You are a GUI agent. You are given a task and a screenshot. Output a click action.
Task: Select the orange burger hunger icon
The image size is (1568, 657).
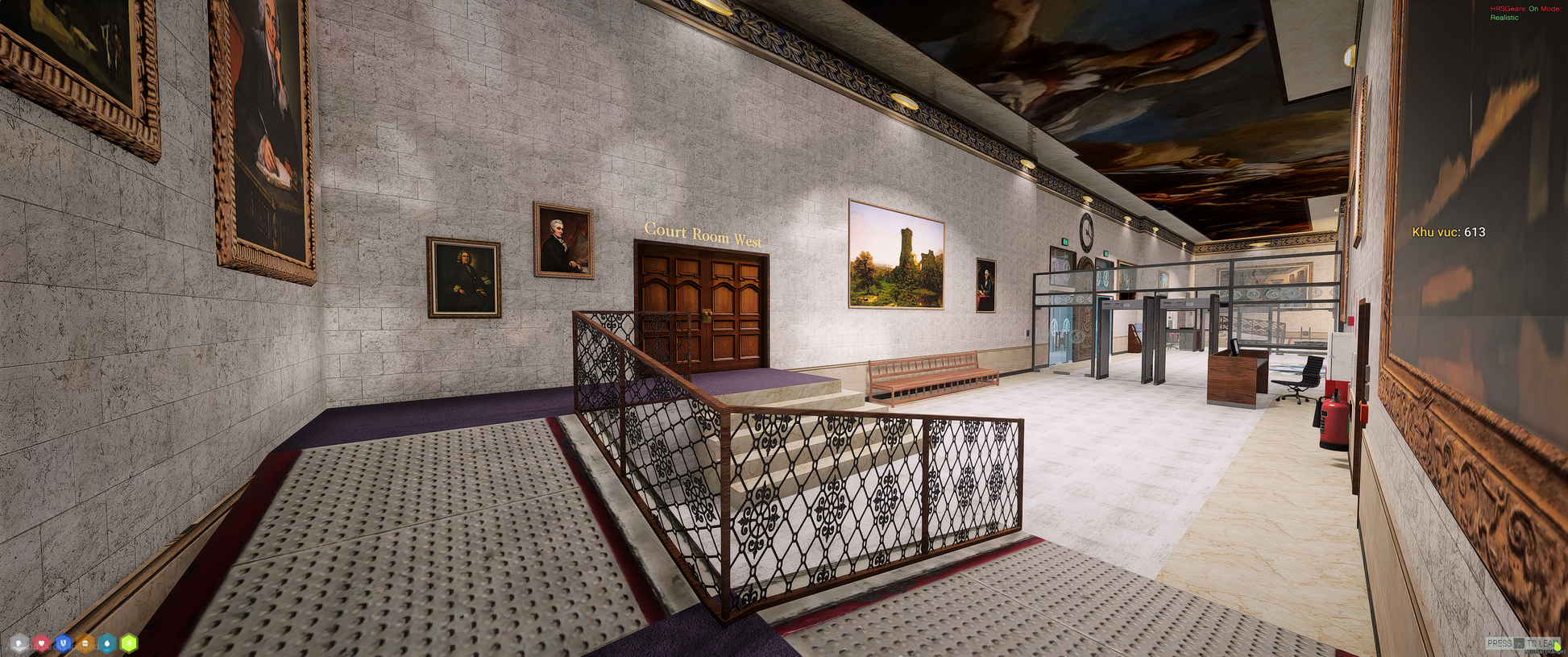click(85, 643)
